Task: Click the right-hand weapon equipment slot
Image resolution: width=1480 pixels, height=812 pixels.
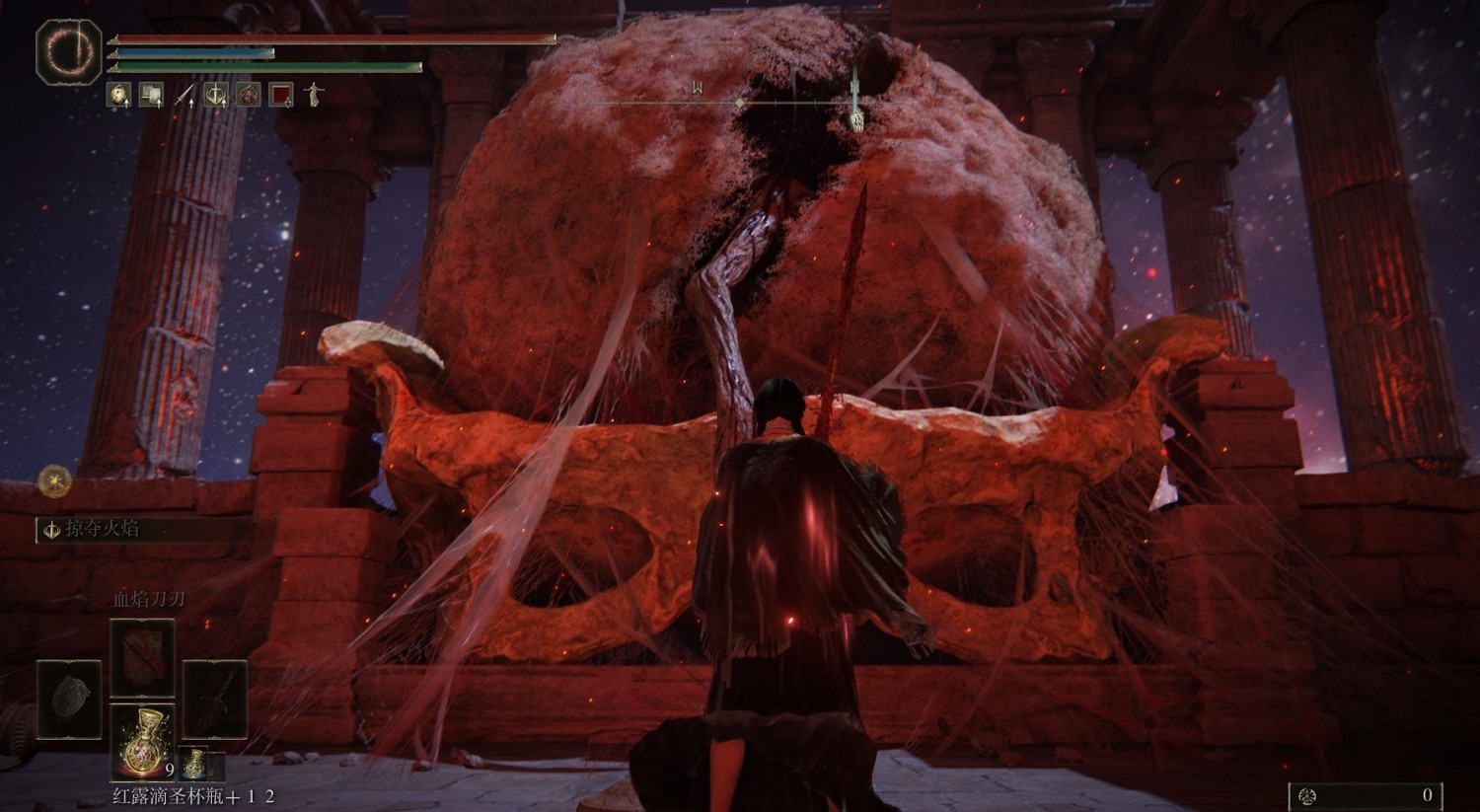Action: tap(215, 699)
